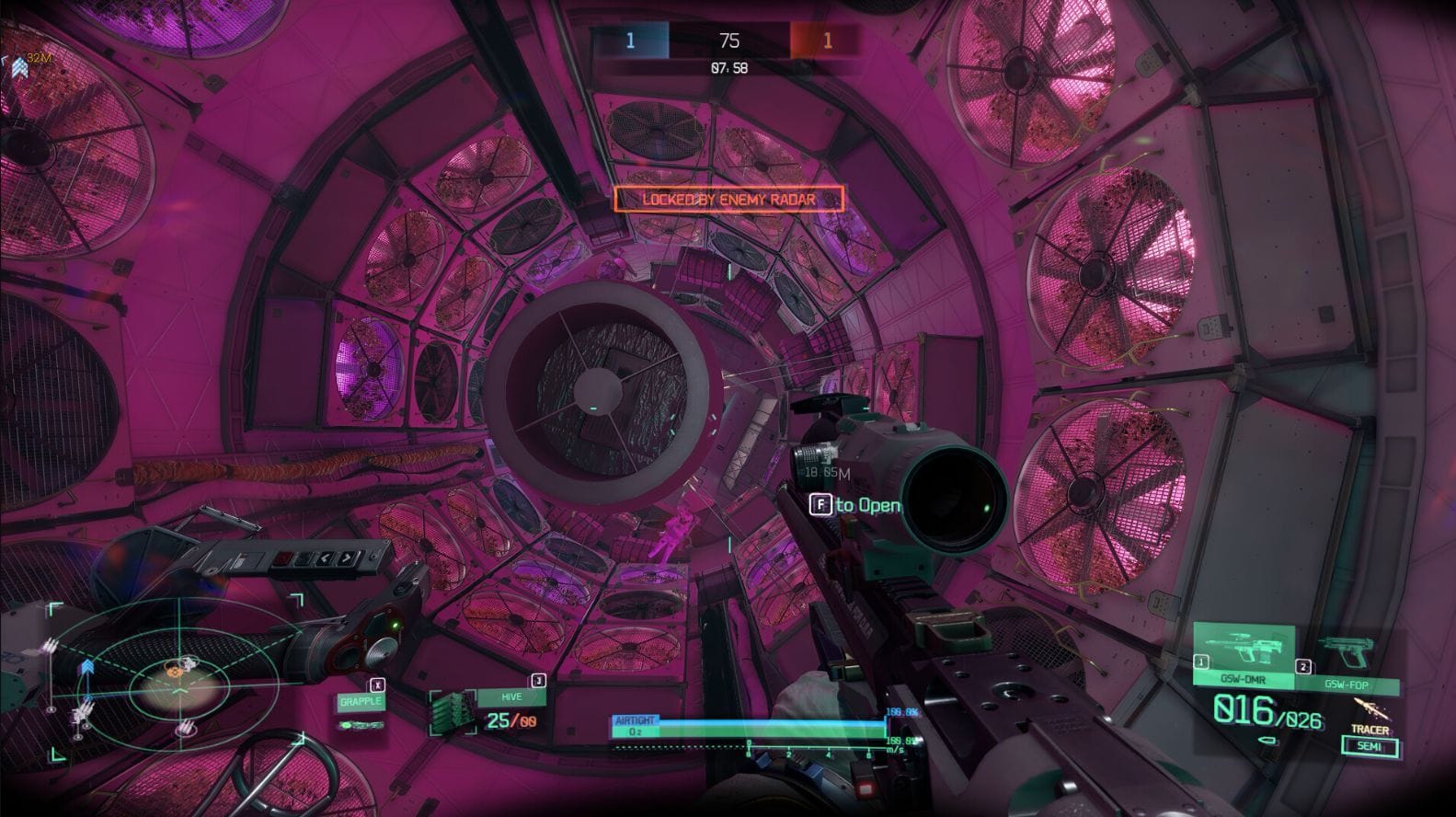Toggle the AIRTIGHT status badge
This screenshot has height=817, width=1456.
tap(636, 719)
